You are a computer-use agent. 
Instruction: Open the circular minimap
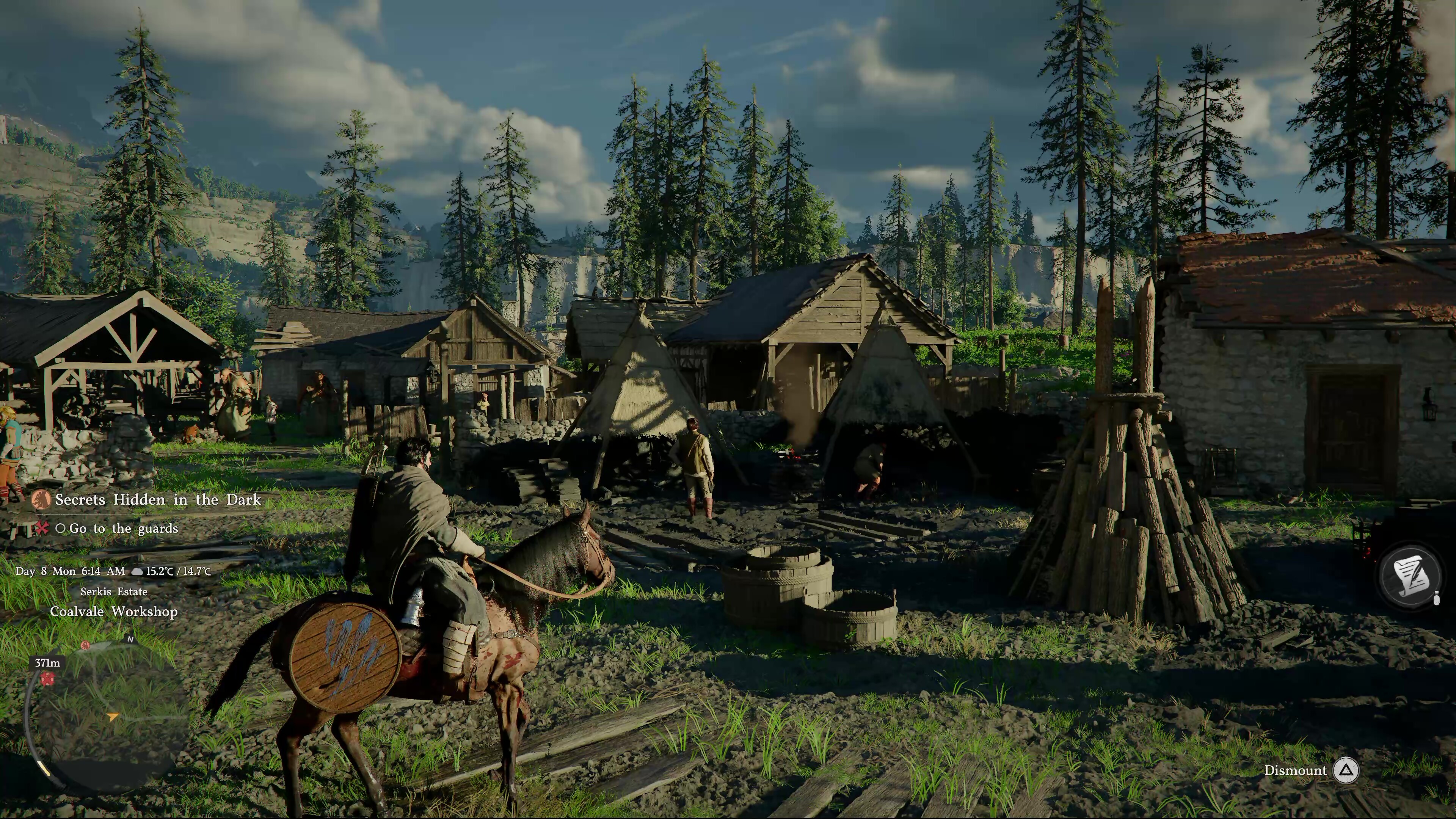click(x=107, y=715)
